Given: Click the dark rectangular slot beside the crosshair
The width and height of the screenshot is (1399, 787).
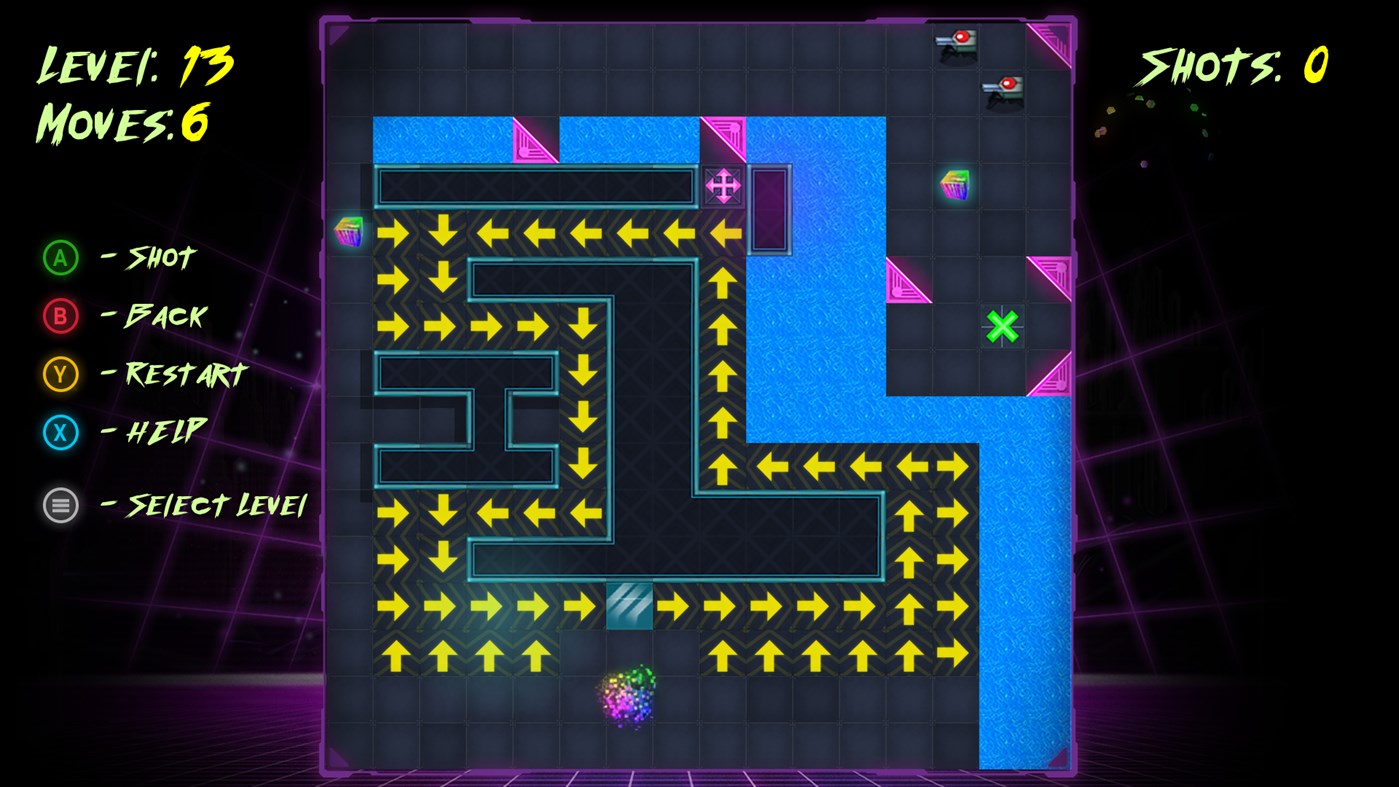Looking at the screenshot, I should coord(768,207).
